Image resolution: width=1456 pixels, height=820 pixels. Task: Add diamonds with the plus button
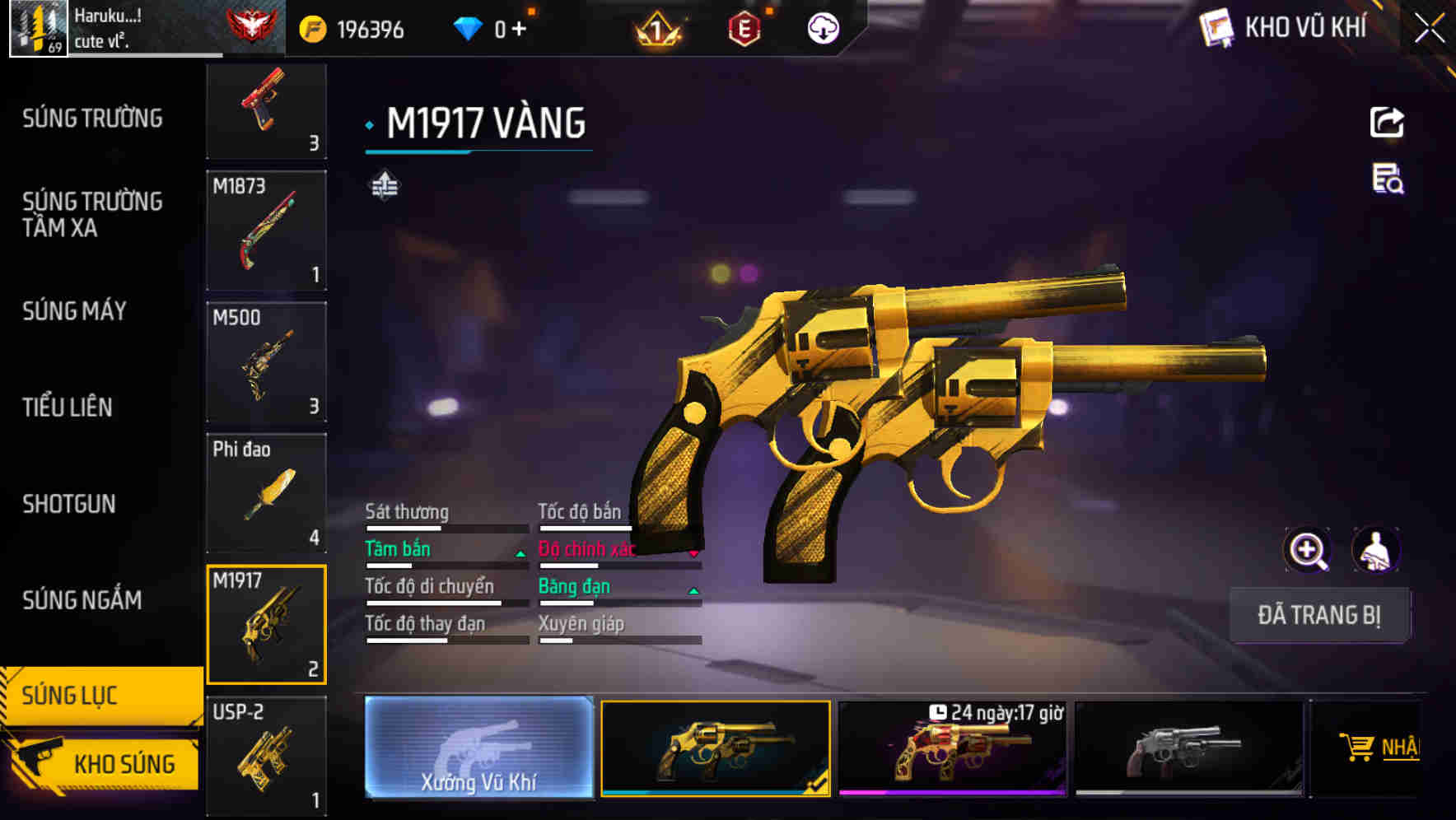click(x=519, y=30)
